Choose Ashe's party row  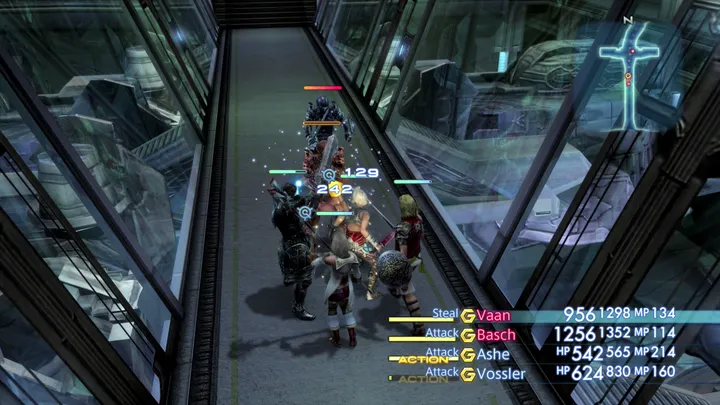[493, 354]
